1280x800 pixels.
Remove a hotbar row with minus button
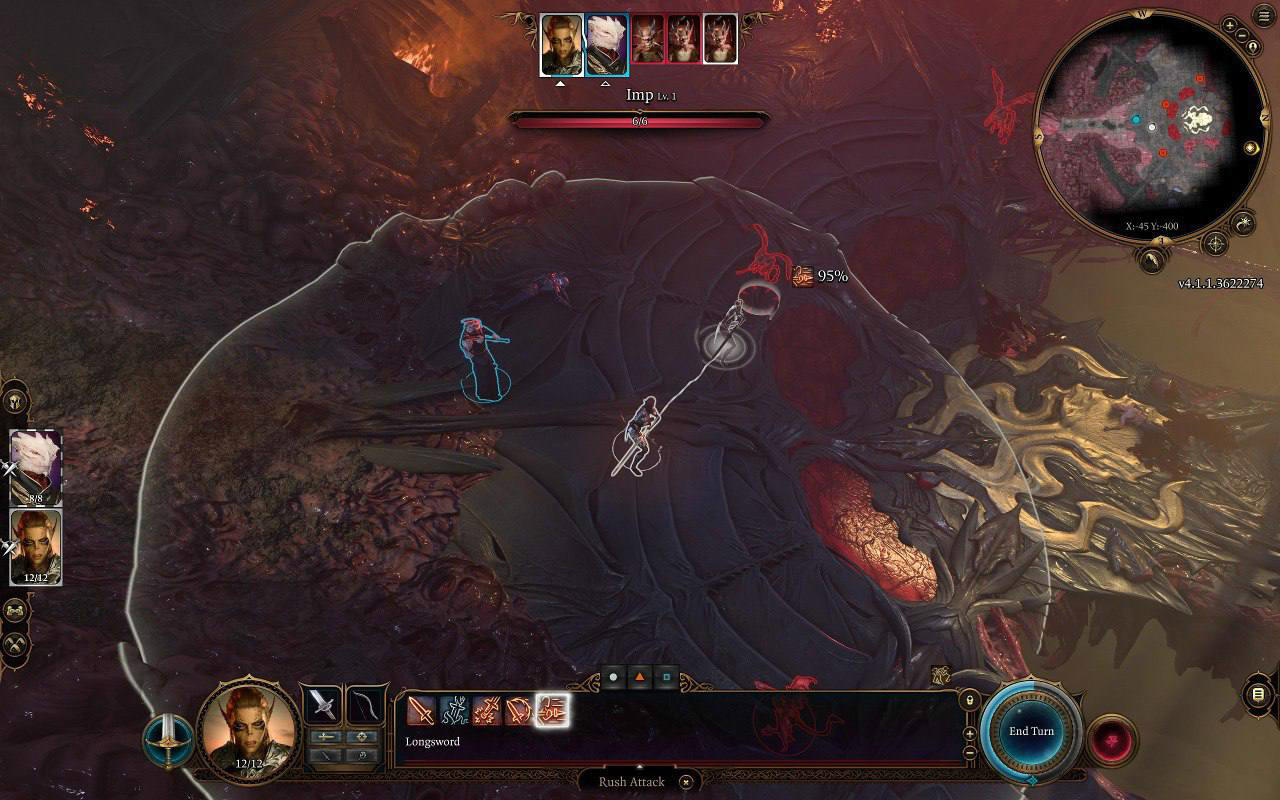point(968,752)
